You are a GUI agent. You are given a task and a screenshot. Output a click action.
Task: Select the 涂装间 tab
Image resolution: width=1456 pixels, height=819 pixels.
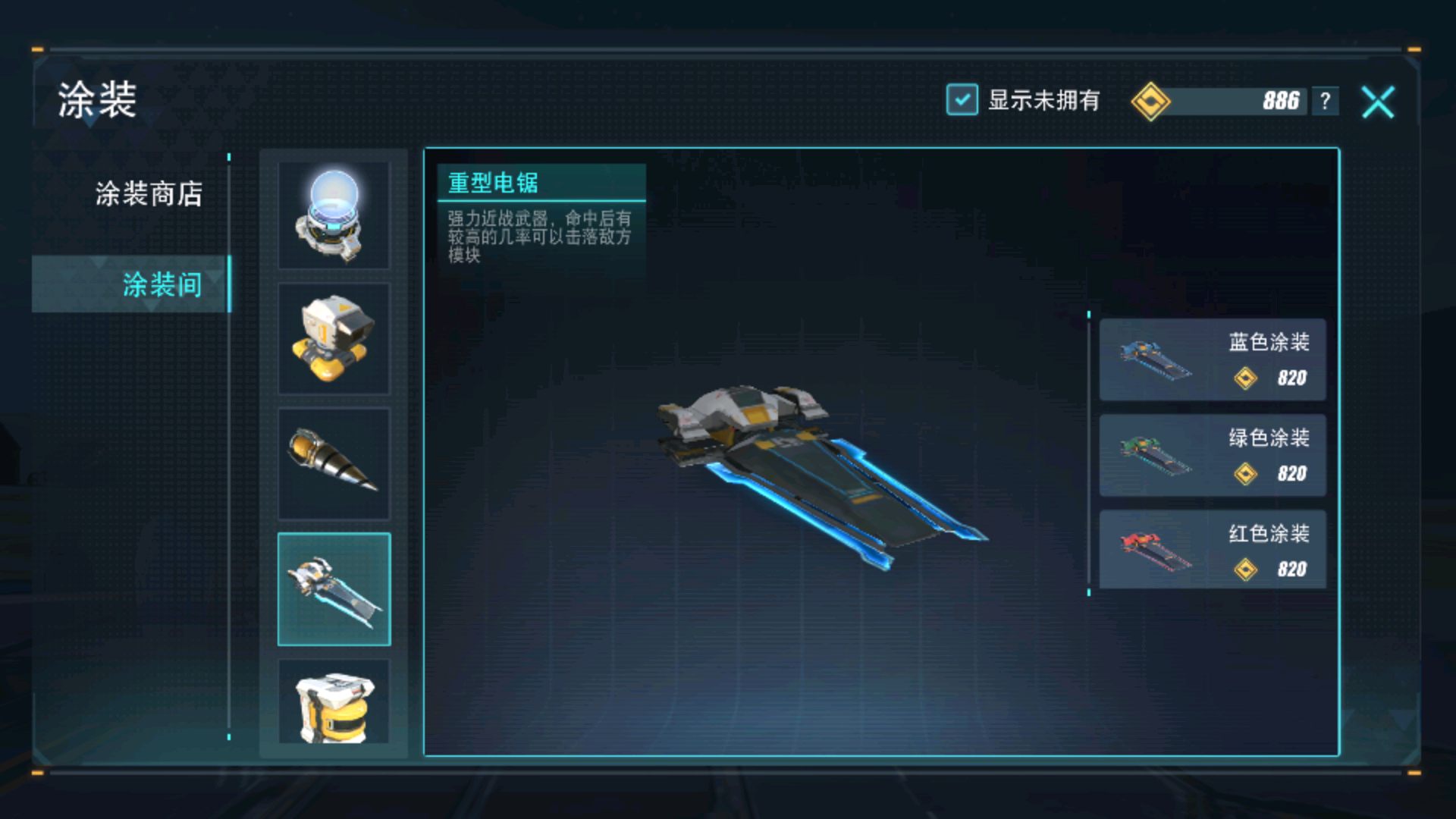(x=161, y=284)
